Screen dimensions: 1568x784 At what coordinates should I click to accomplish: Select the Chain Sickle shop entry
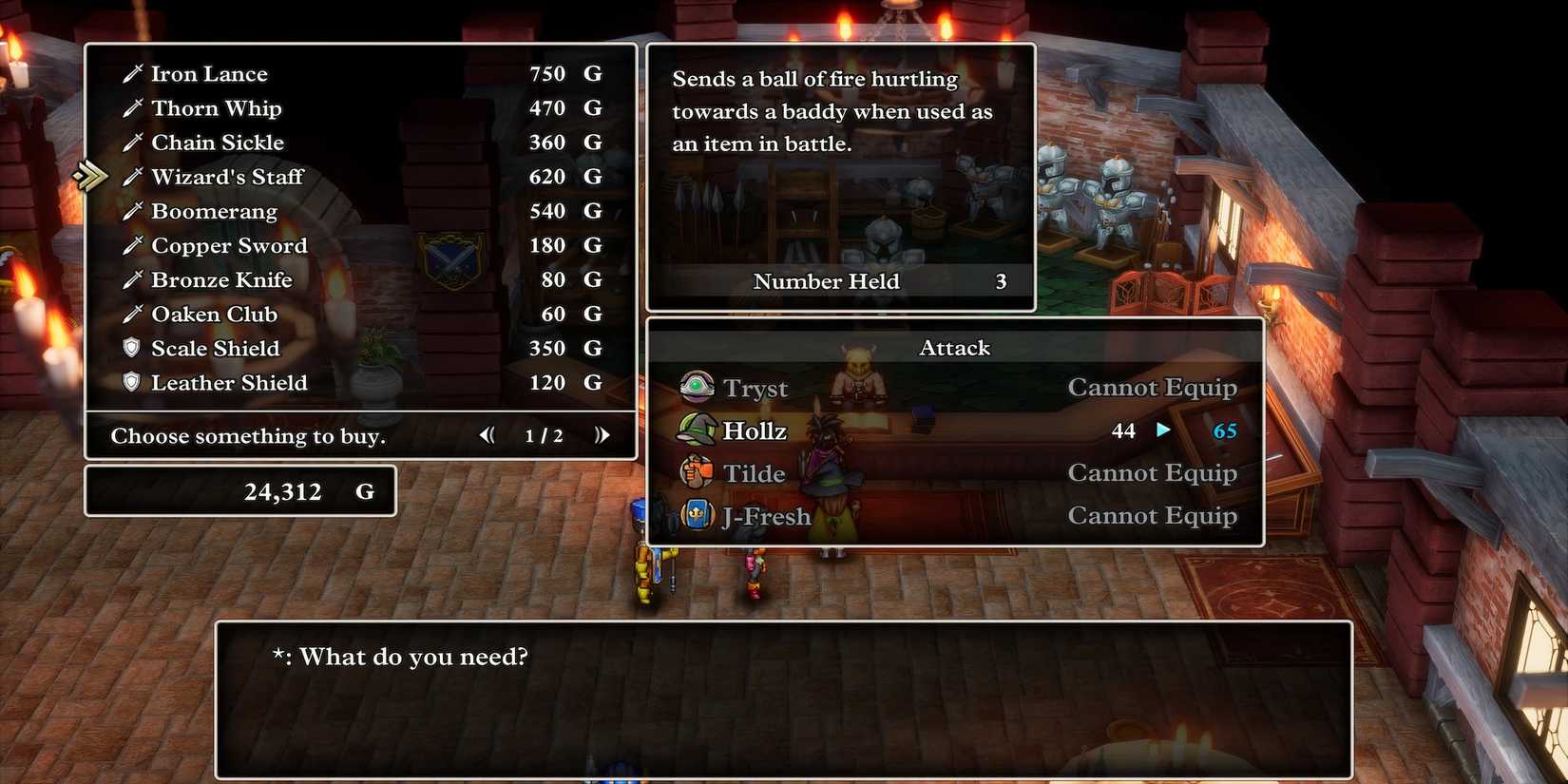click(218, 142)
